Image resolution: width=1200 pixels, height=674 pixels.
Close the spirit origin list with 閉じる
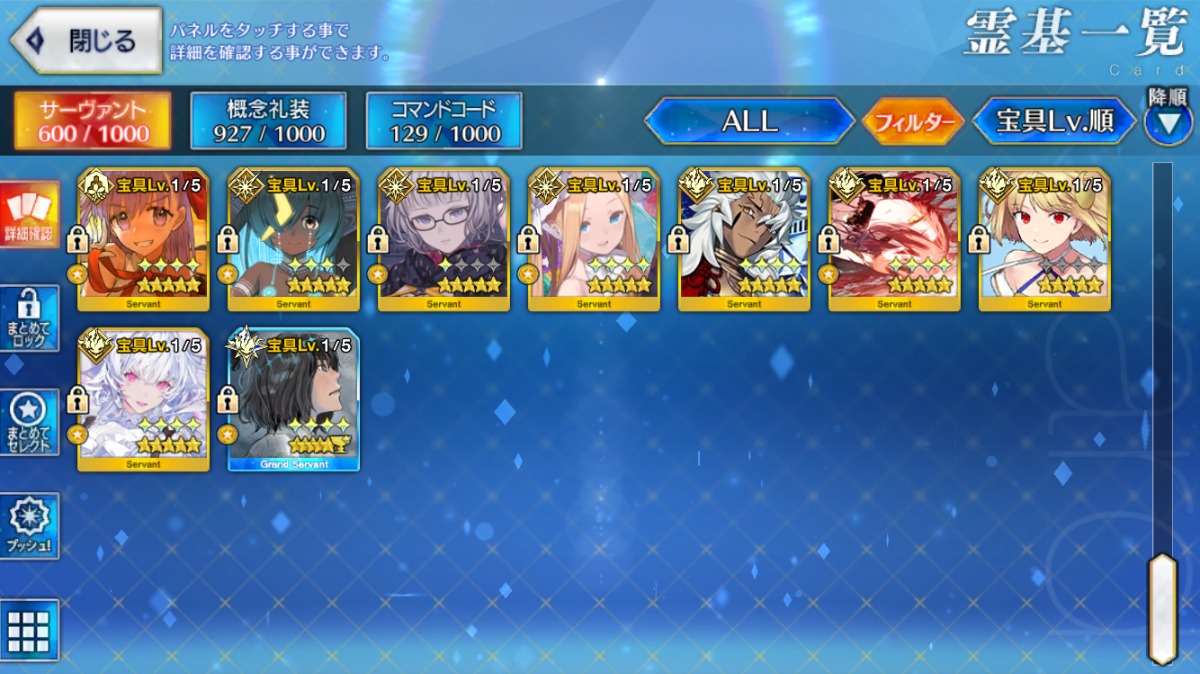(x=86, y=41)
